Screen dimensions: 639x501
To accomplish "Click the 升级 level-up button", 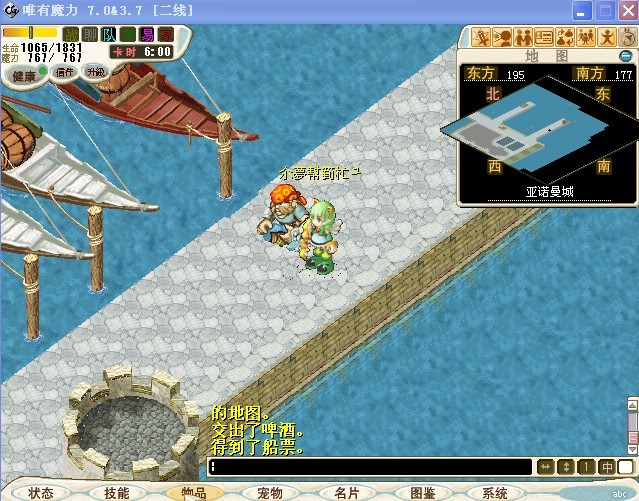I will [95, 72].
